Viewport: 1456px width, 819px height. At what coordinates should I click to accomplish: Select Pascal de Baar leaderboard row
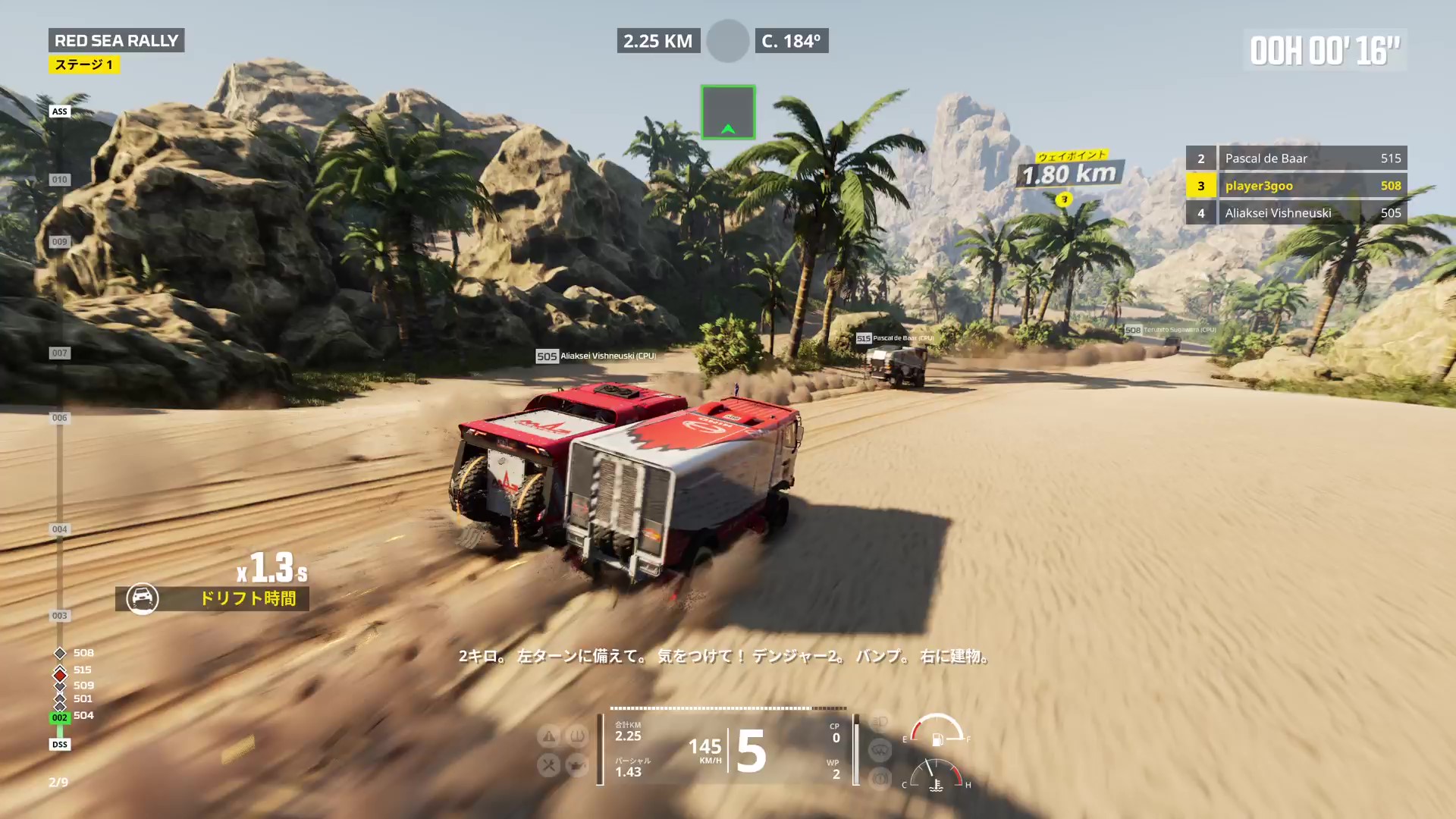pyautogui.click(x=1296, y=158)
